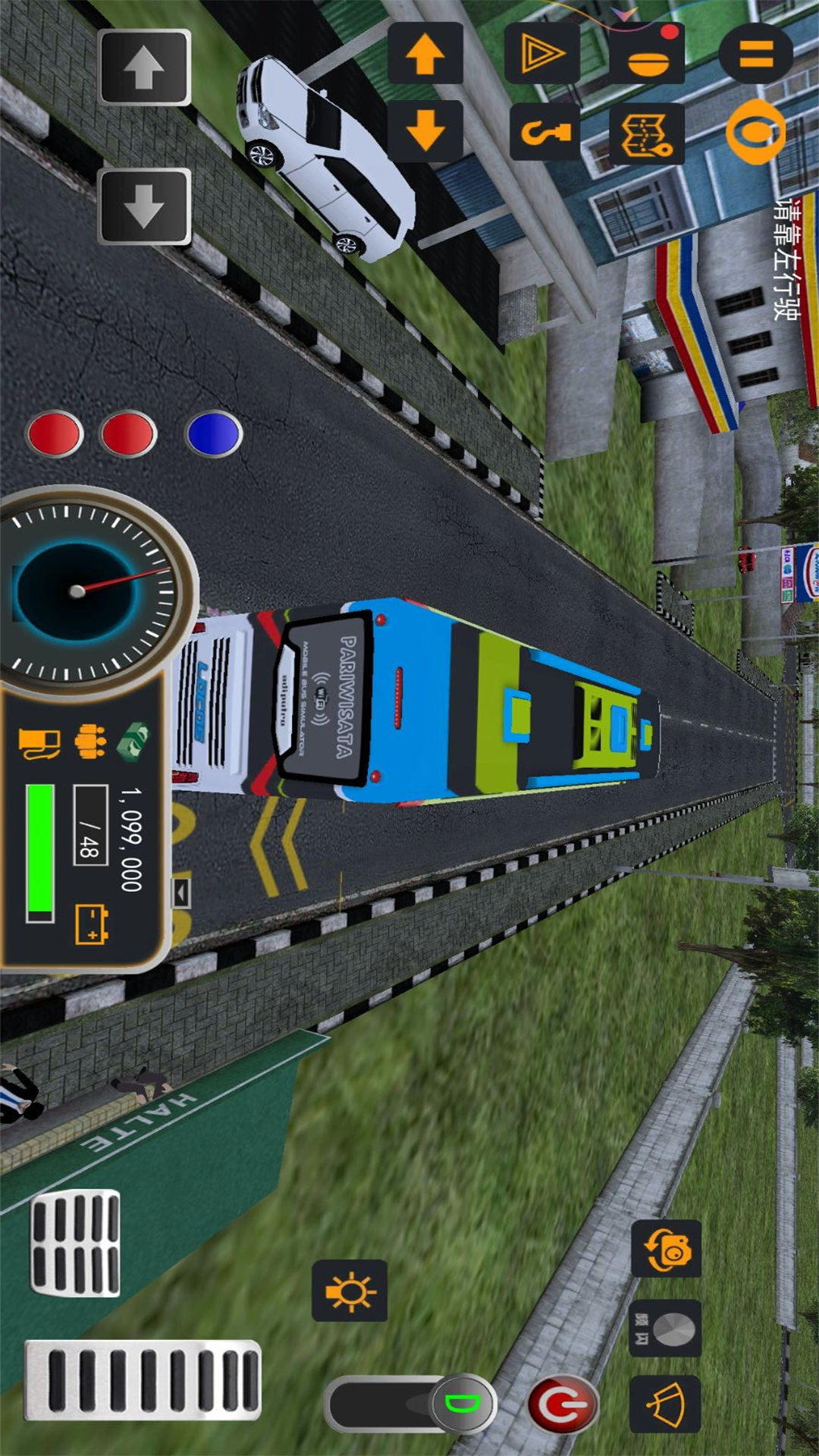819x1456 pixels.
Task: Tap the oval icon with red dot
Action: (x=648, y=55)
